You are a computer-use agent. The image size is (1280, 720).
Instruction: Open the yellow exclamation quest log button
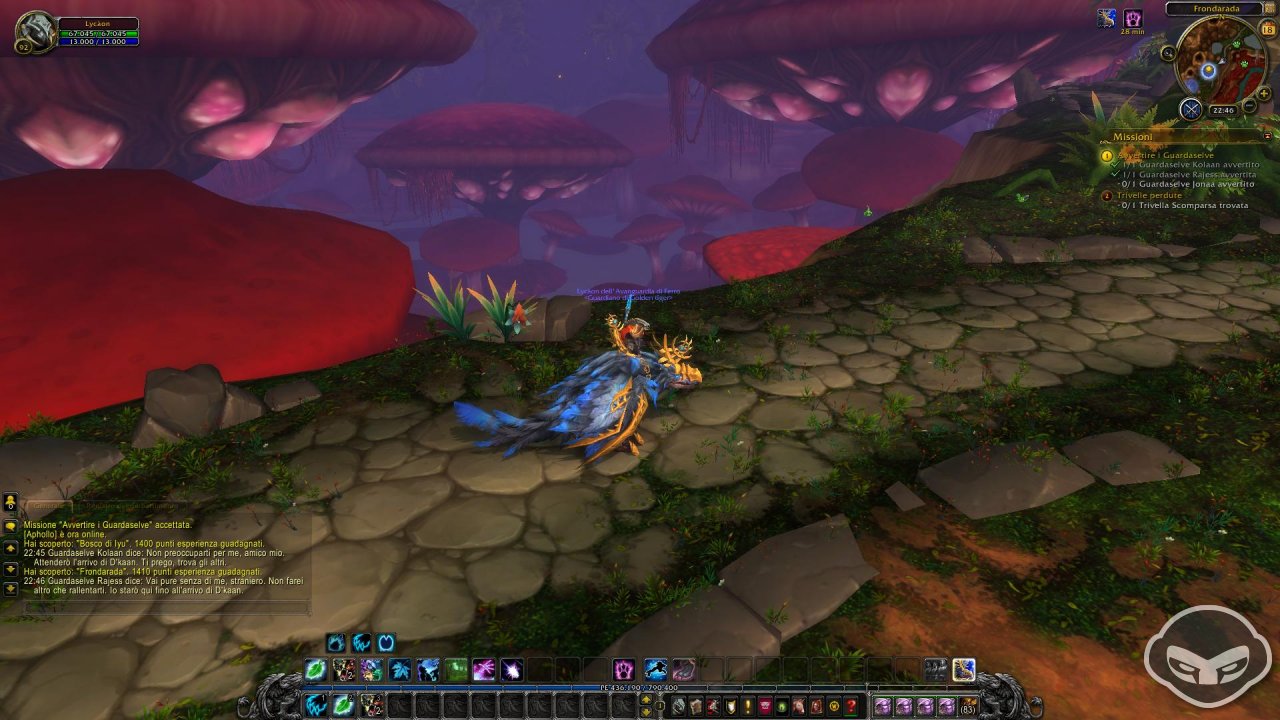tap(744, 707)
